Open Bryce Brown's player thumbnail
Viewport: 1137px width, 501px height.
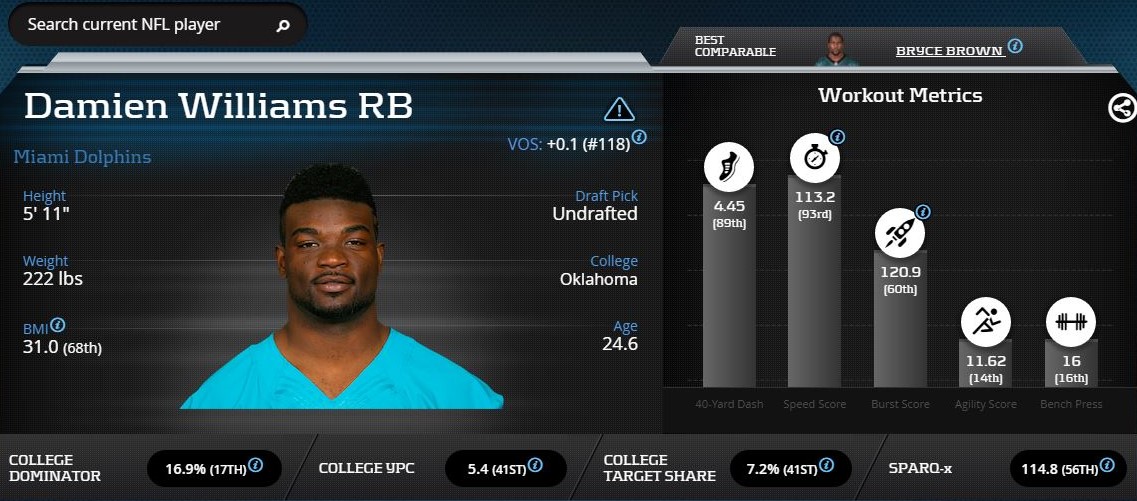click(x=836, y=49)
